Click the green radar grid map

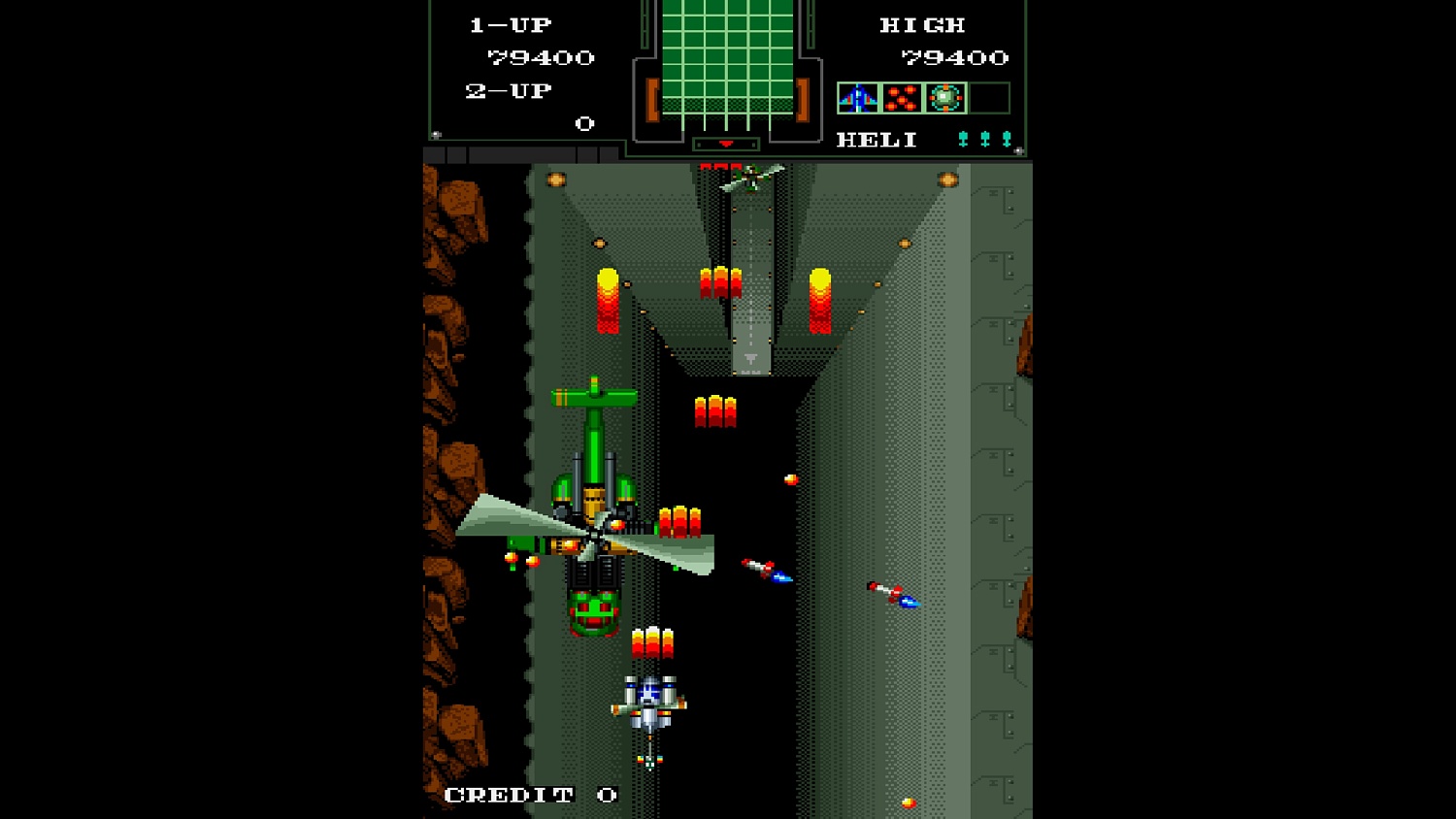pyautogui.click(x=726, y=58)
